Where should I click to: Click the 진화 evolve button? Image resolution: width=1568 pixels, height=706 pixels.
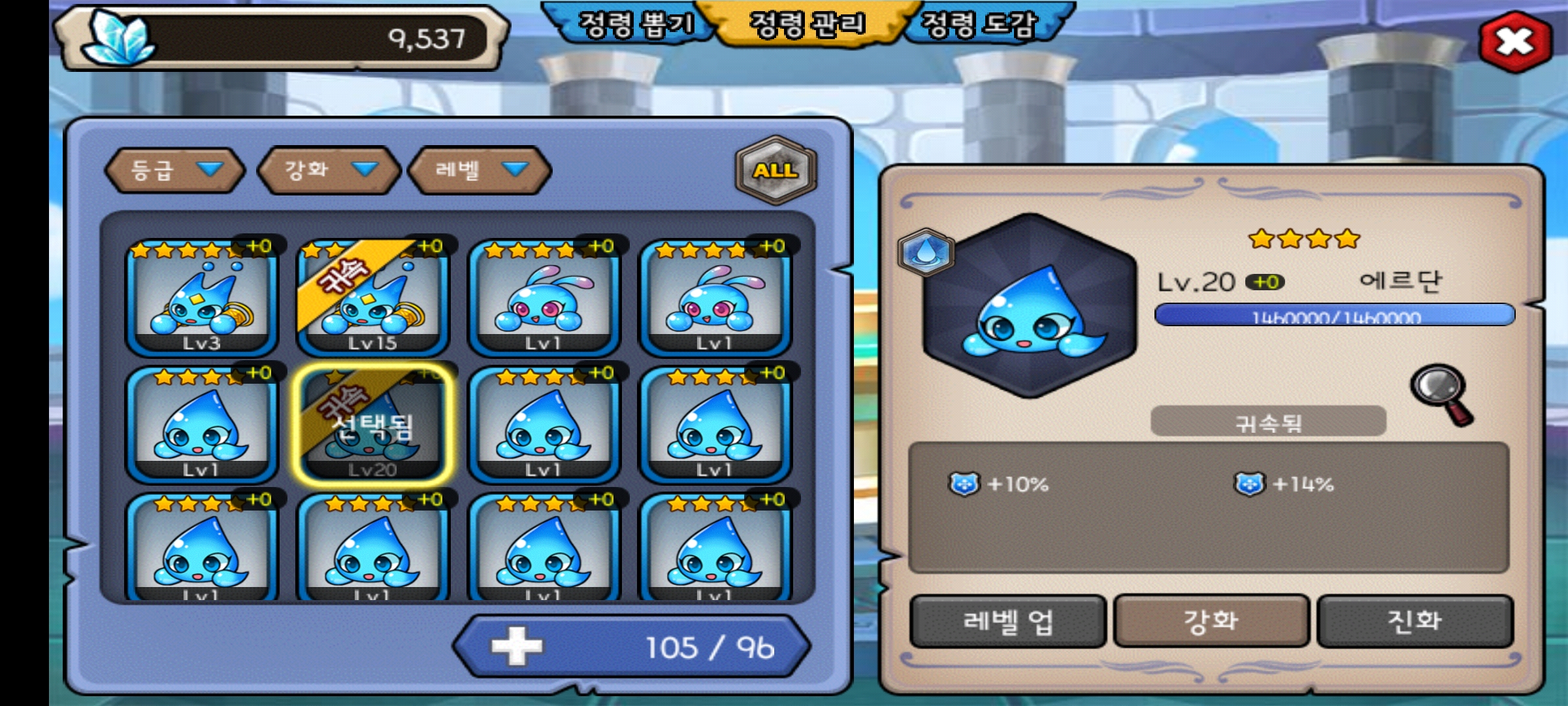click(x=1414, y=621)
